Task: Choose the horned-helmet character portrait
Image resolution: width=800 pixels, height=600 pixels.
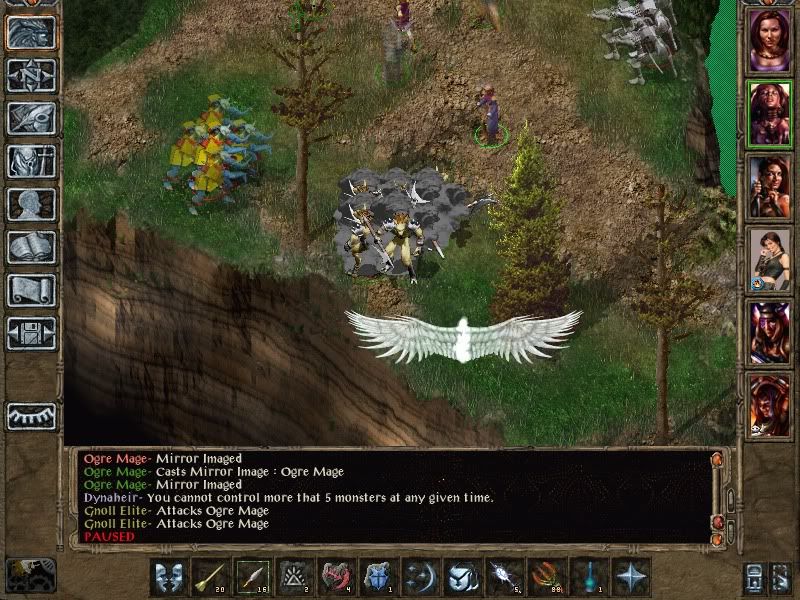Action: pyautogui.click(x=769, y=333)
